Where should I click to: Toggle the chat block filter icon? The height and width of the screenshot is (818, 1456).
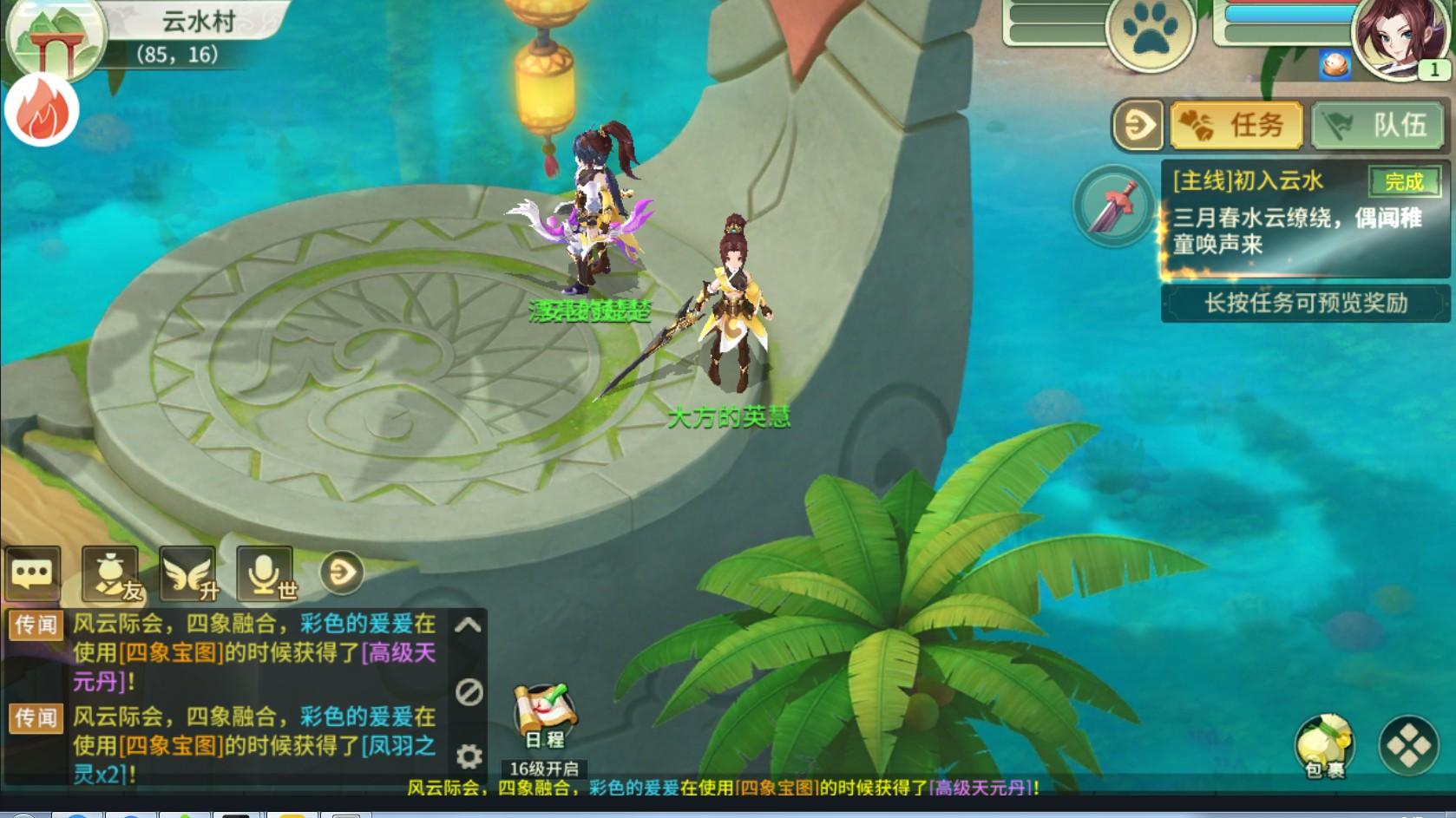pos(469,691)
